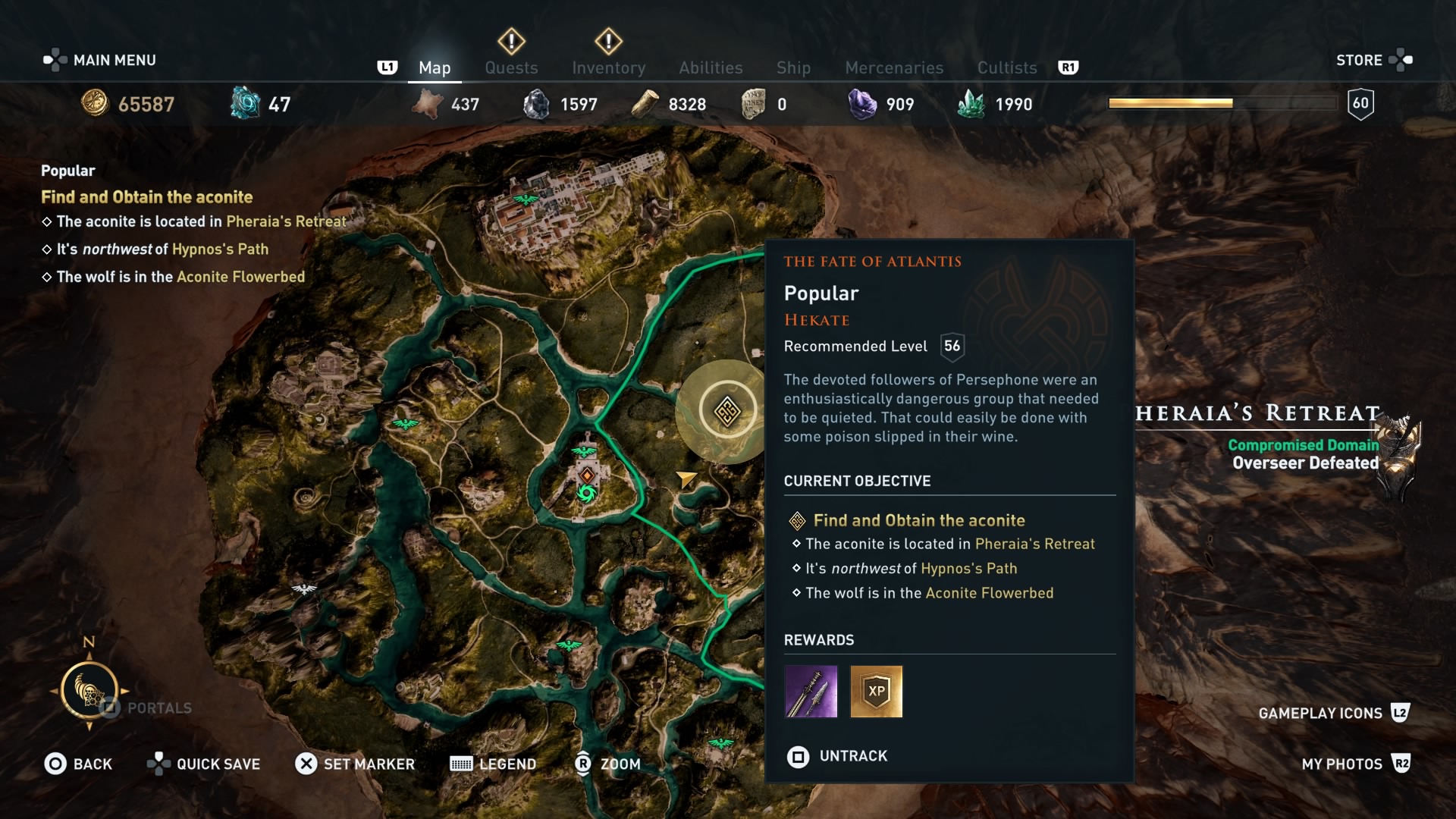Click the spear weapon reward thumbnail

click(x=811, y=692)
